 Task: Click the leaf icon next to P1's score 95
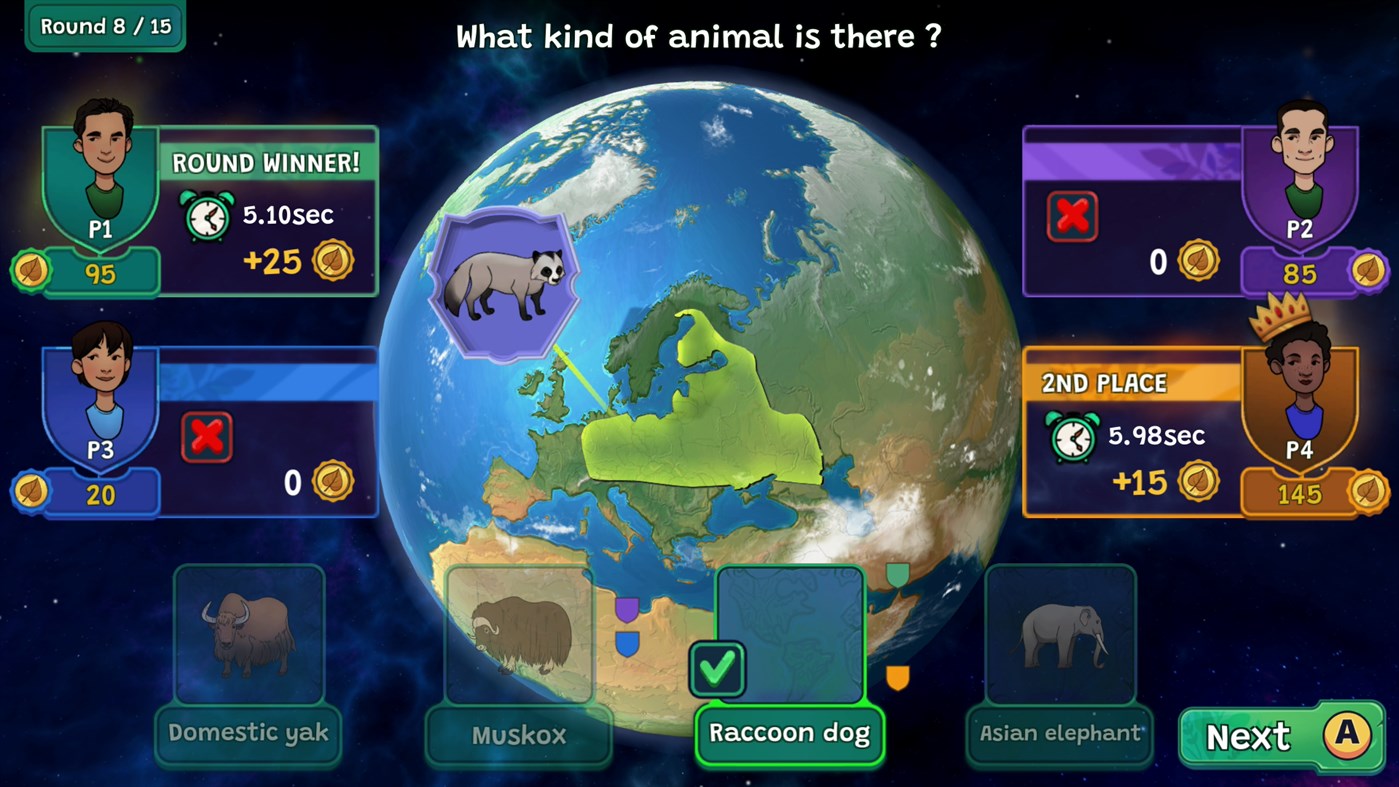pos(30,271)
